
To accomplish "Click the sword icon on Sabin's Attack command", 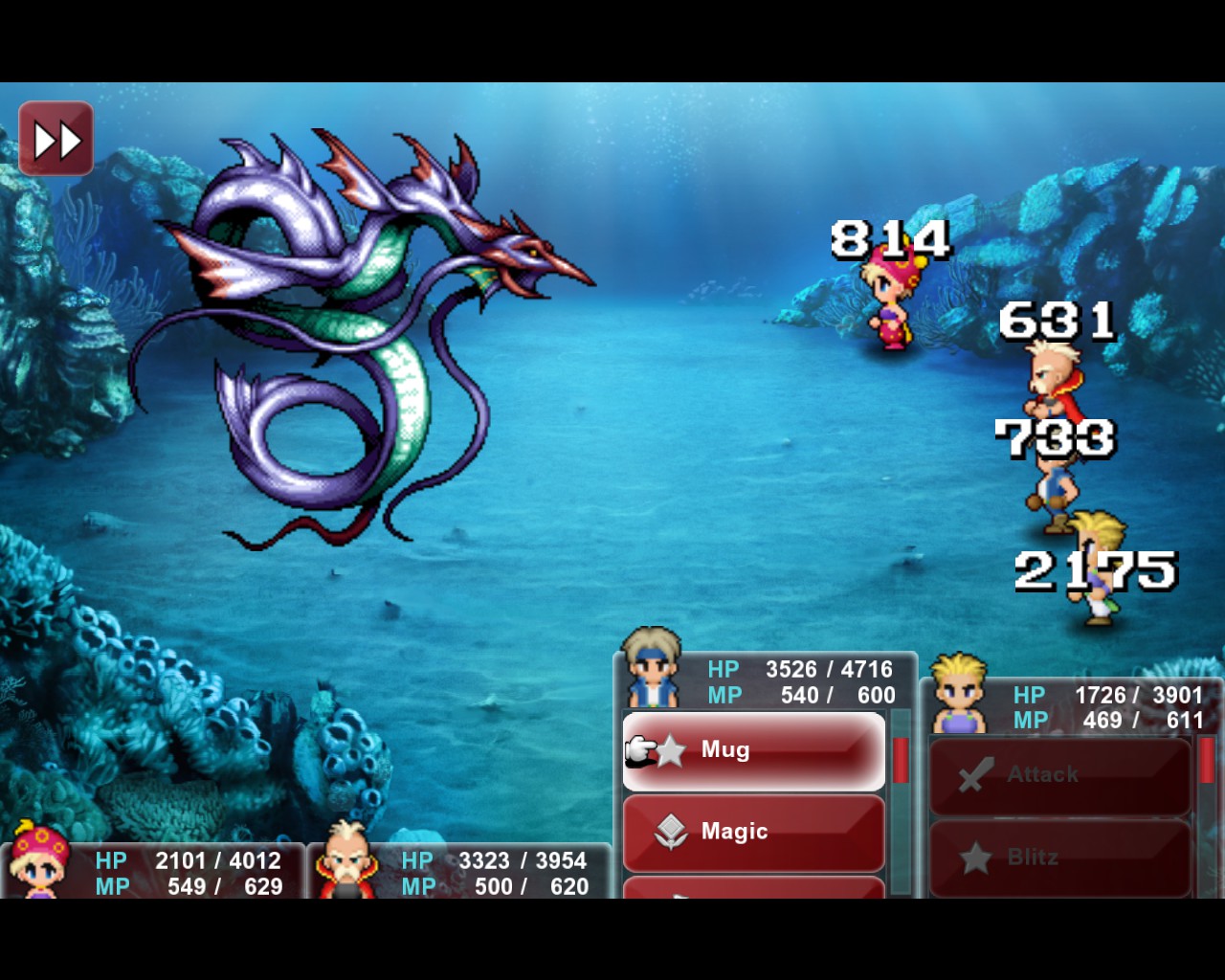I will point(976,771).
